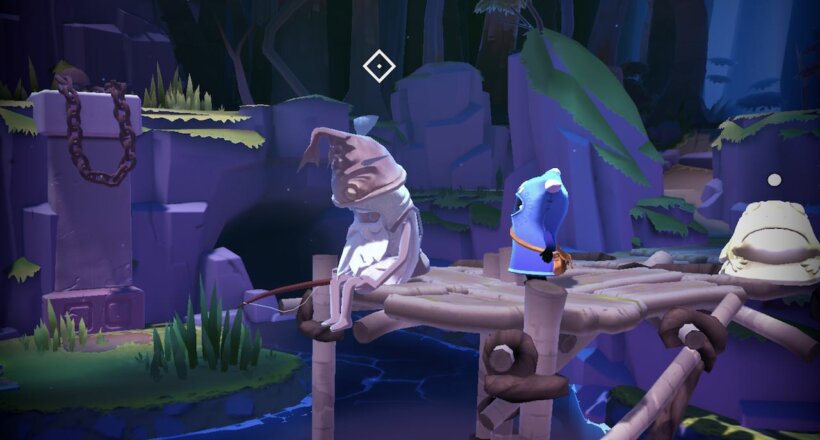Select the diamond-shaped interaction marker
Viewport: 820px width, 440px height.
[x=379, y=67]
